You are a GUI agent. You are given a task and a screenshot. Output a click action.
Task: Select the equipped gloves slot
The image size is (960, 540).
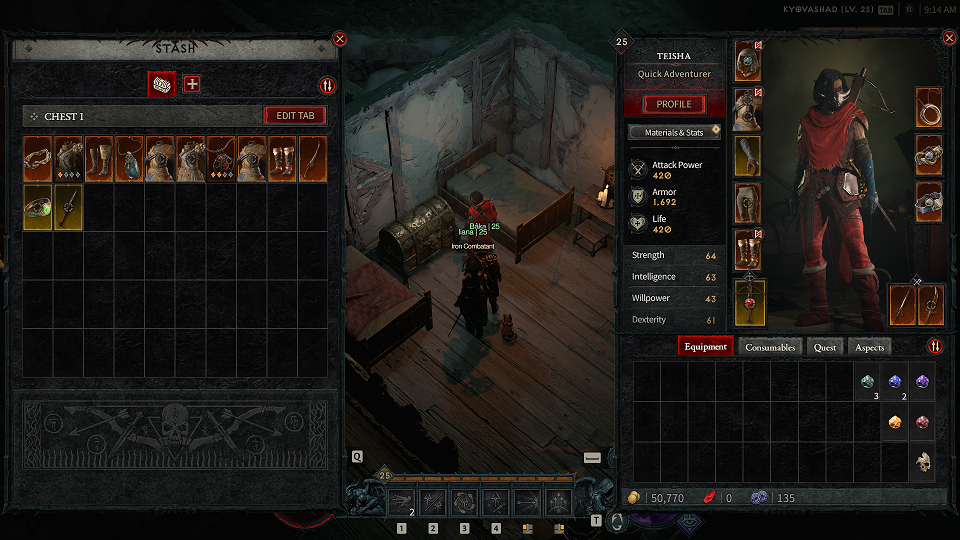(x=747, y=156)
